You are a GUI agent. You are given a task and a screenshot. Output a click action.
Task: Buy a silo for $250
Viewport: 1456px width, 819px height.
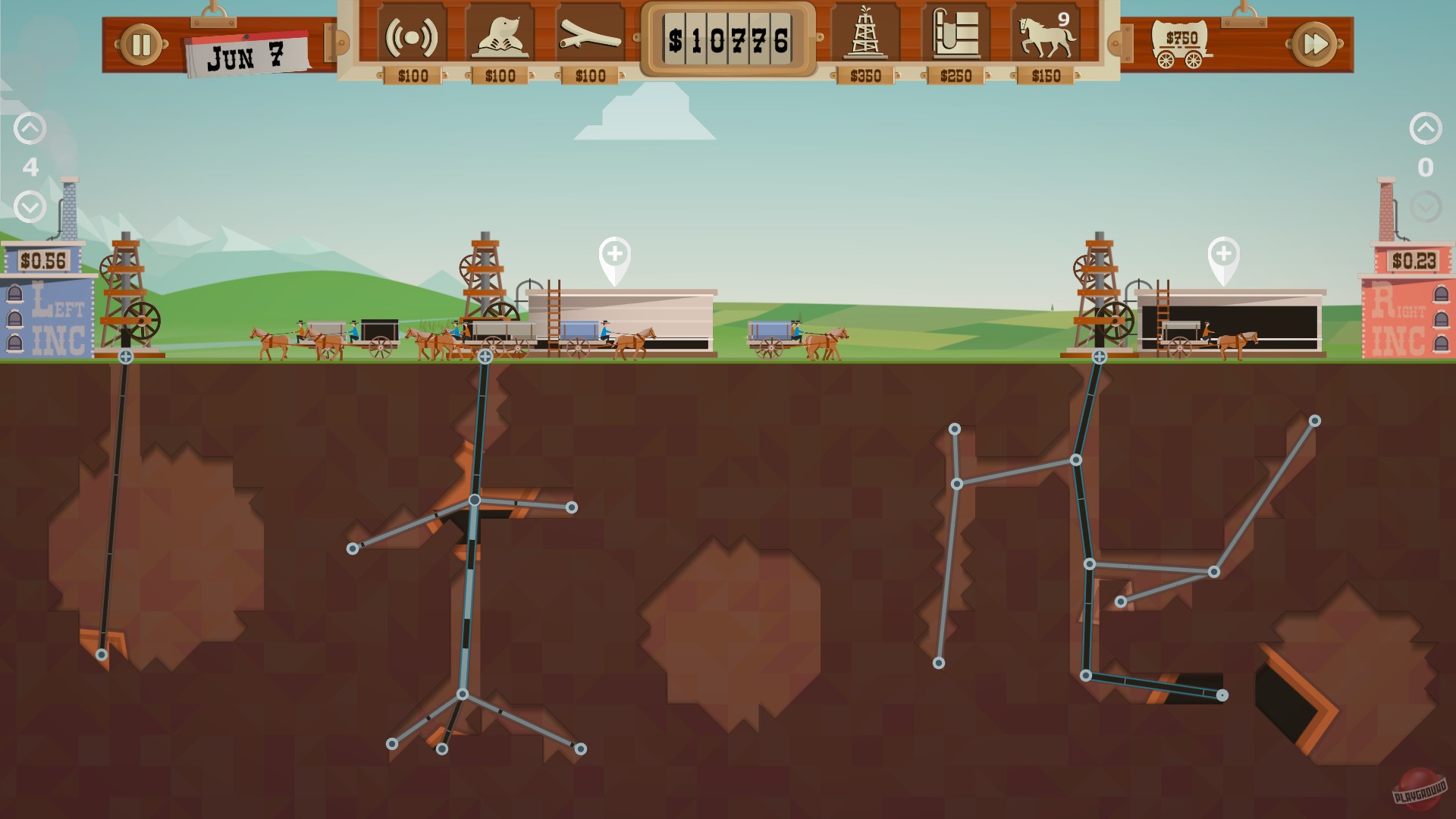(x=955, y=33)
